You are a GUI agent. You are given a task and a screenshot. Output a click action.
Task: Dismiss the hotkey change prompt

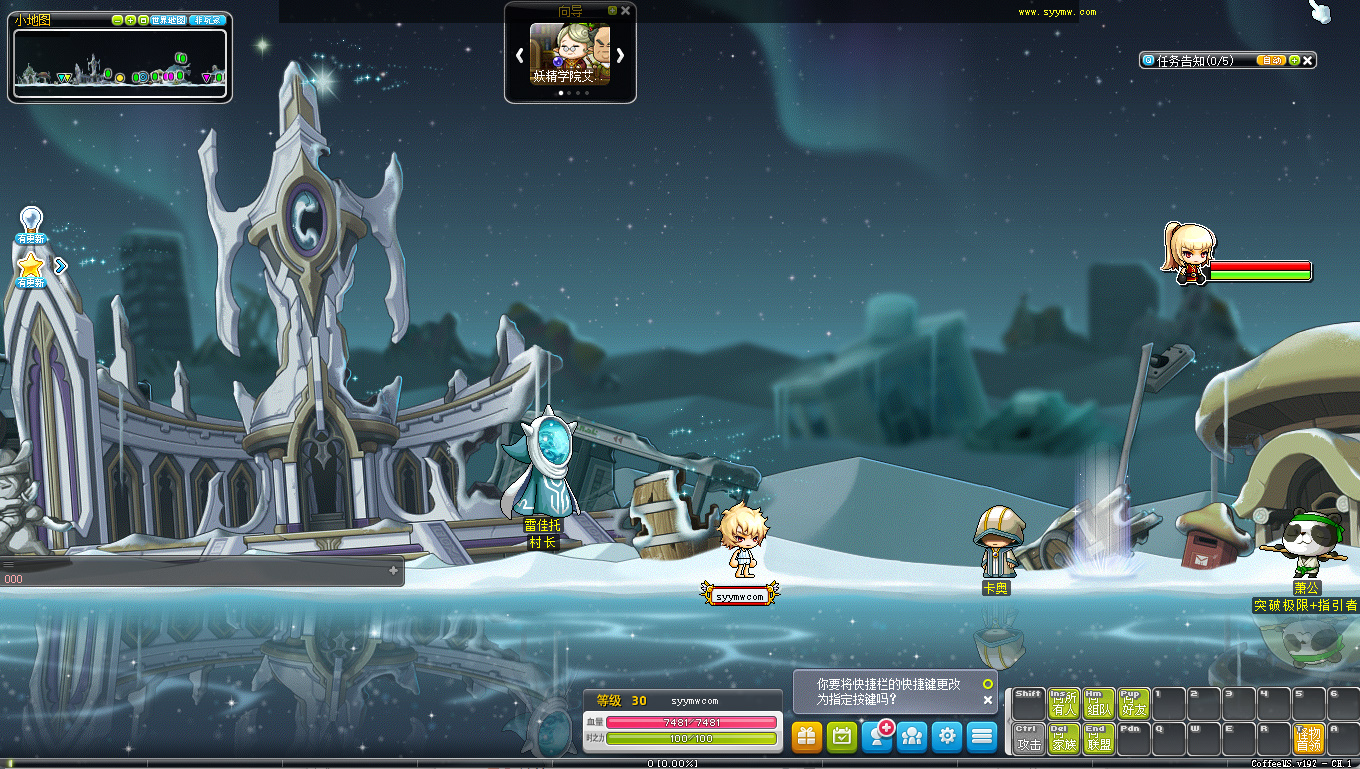point(987,700)
